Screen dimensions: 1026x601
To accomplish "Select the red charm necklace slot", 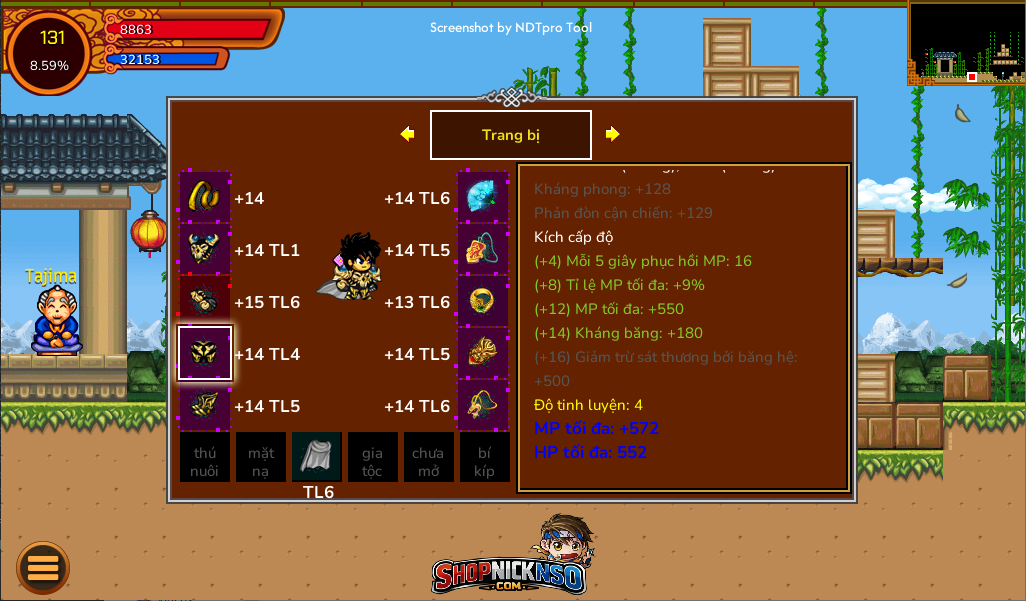I will (x=483, y=249).
